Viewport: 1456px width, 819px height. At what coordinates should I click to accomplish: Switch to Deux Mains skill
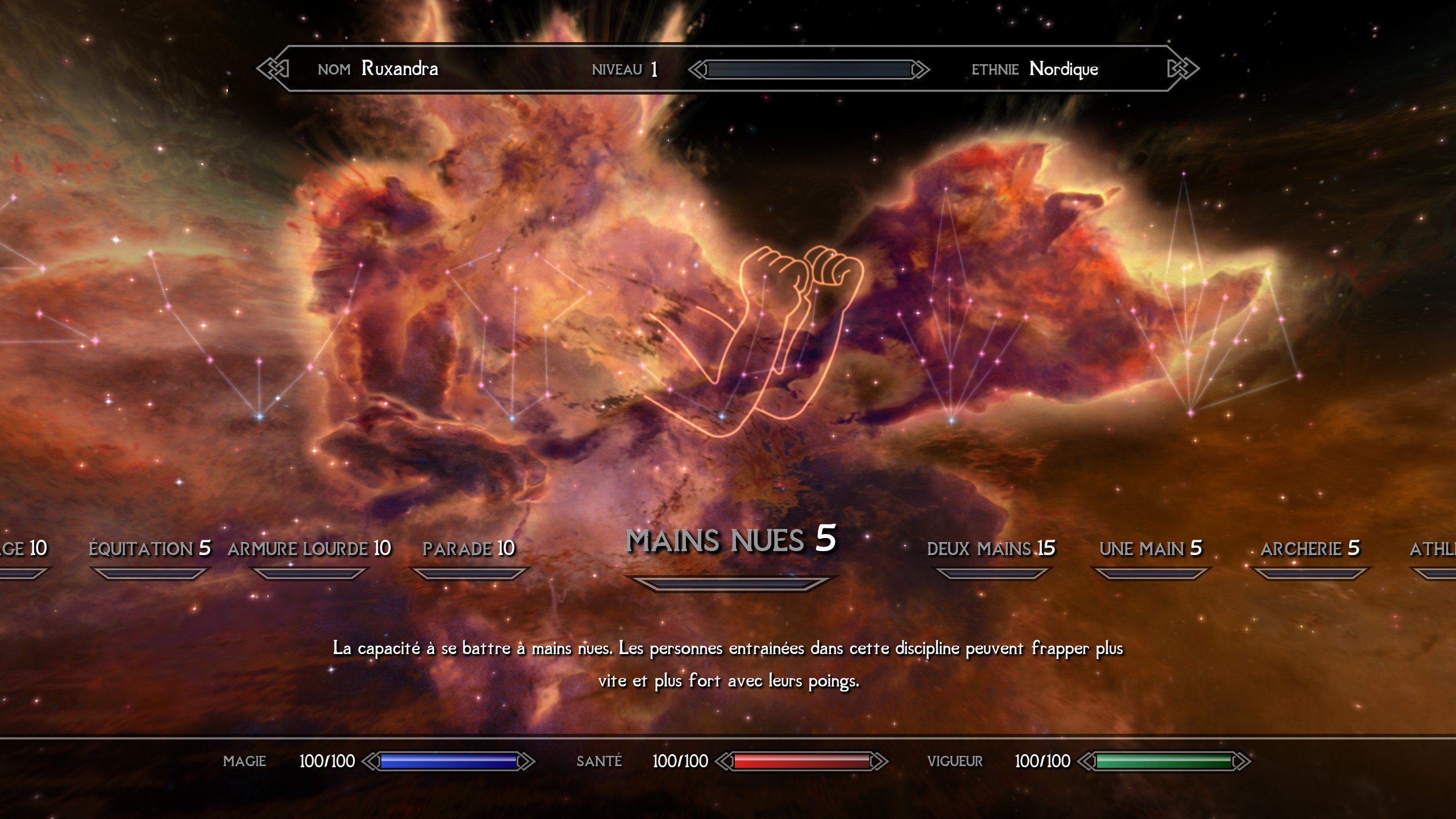click(991, 549)
